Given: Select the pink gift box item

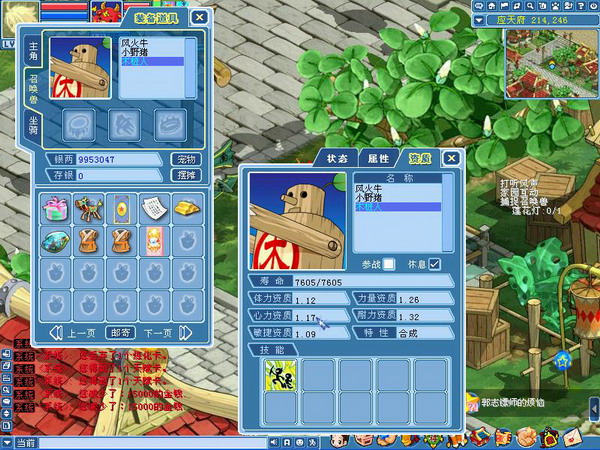Looking at the screenshot, I should coord(55,207).
